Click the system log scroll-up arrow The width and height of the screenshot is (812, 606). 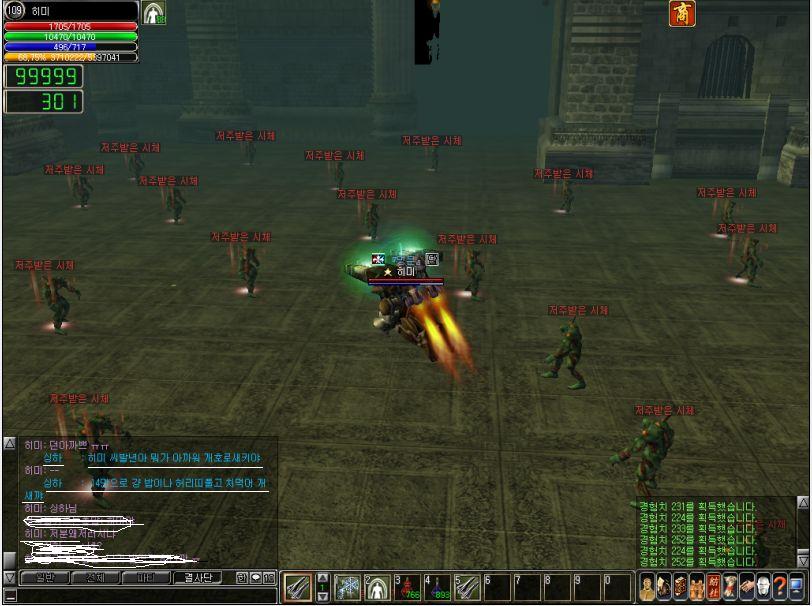[803, 503]
